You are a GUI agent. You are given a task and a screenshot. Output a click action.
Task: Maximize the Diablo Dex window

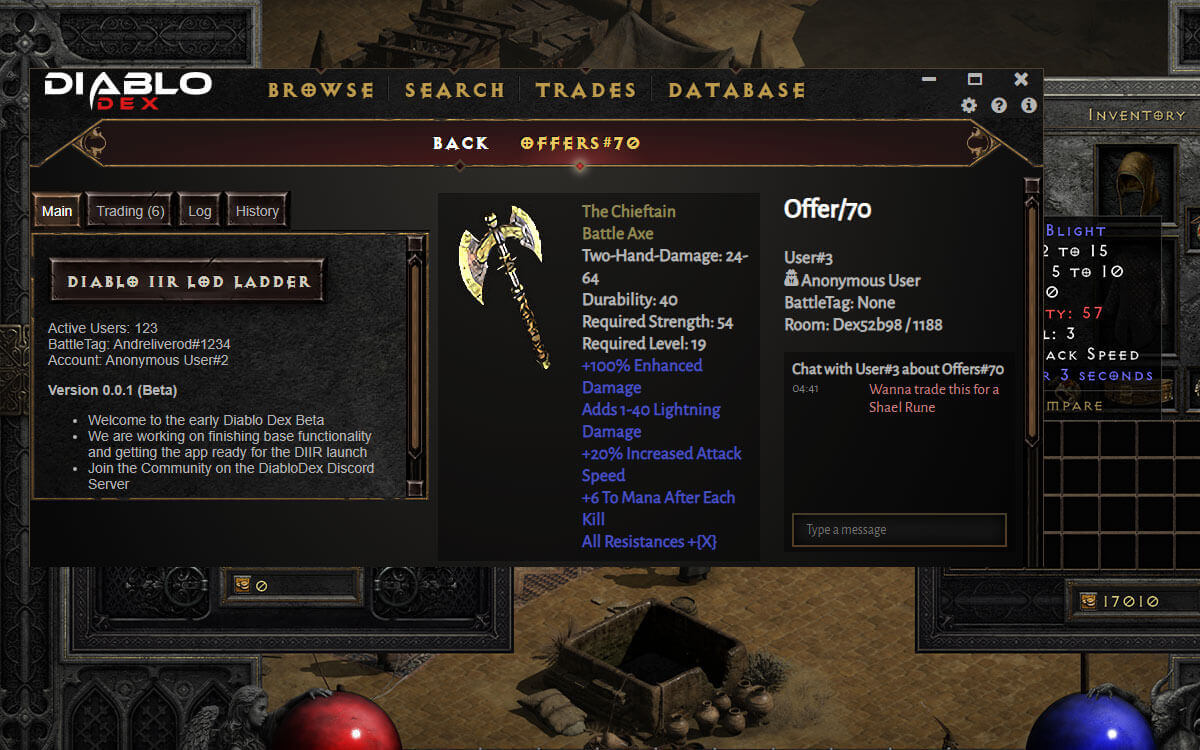pyautogui.click(x=975, y=79)
